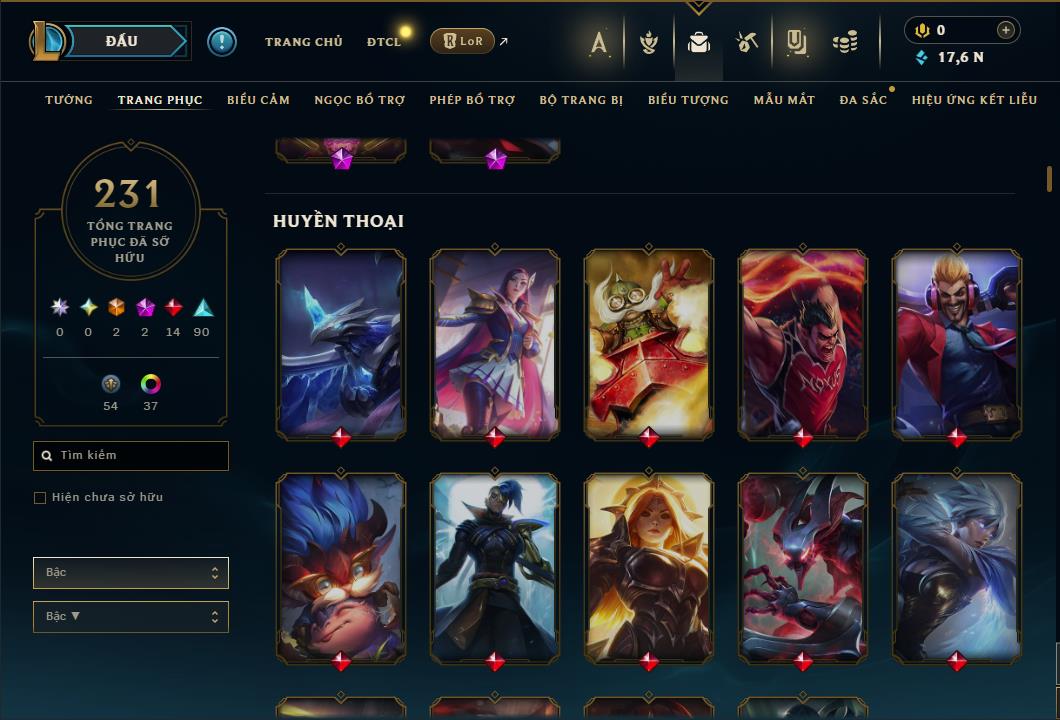Image resolution: width=1060 pixels, height=720 pixels.
Task: Switch to HIỆU ỨNG KẾT LIỄU tab
Action: coord(974,100)
